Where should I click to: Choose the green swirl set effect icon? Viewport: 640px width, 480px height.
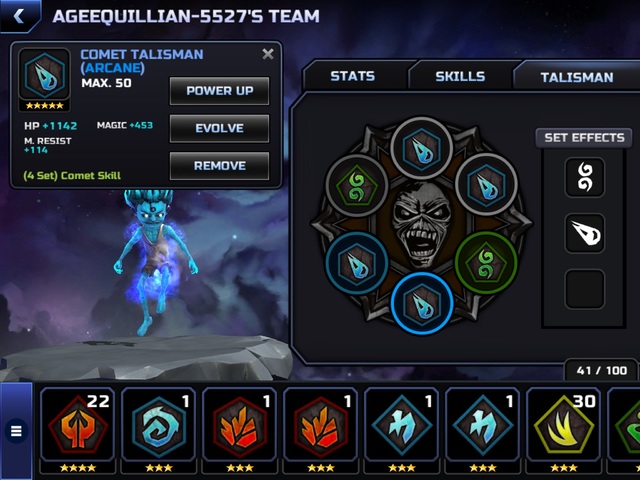coord(585,179)
